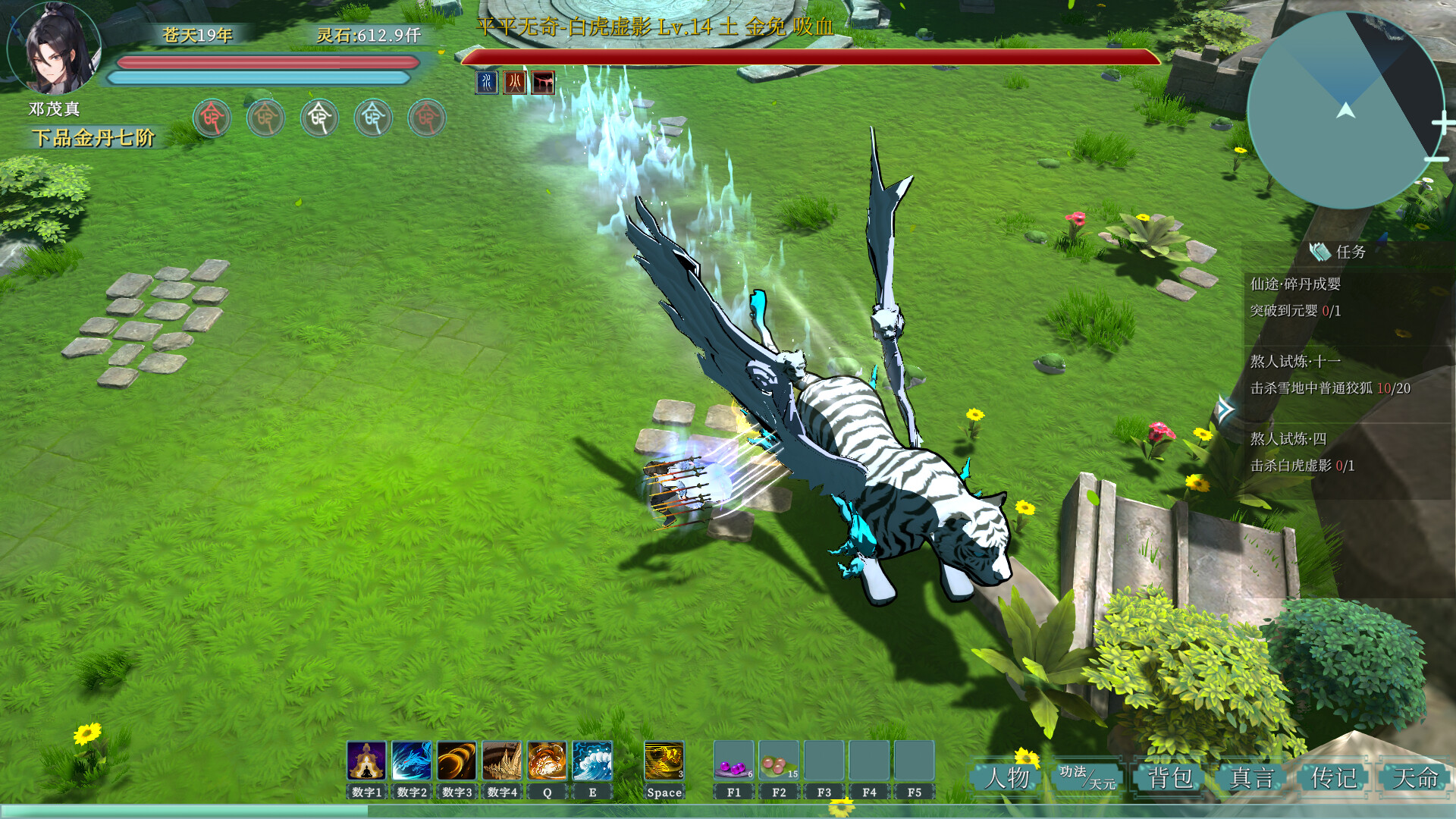
Task: Open the 背包 backpack
Action: pos(1170,778)
